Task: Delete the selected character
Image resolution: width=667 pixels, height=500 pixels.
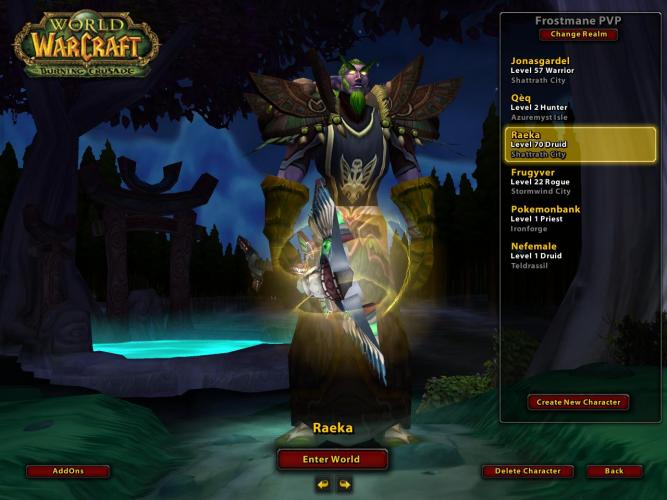Action: click(x=528, y=471)
